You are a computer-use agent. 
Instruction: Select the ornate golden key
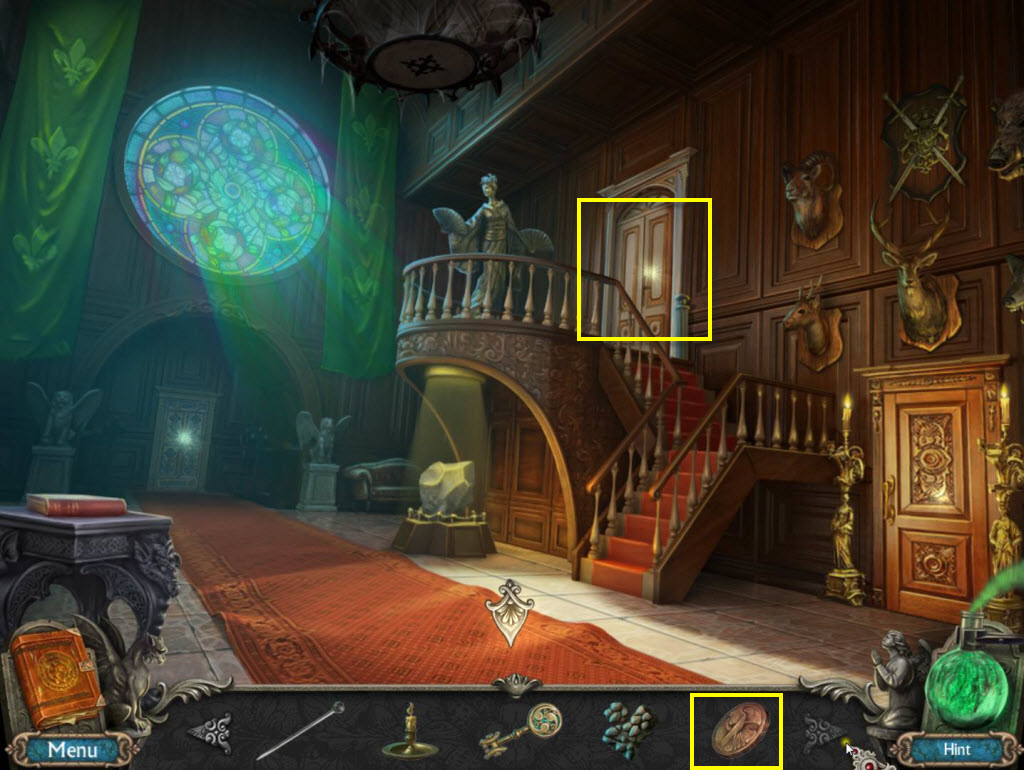coord(521,731)
